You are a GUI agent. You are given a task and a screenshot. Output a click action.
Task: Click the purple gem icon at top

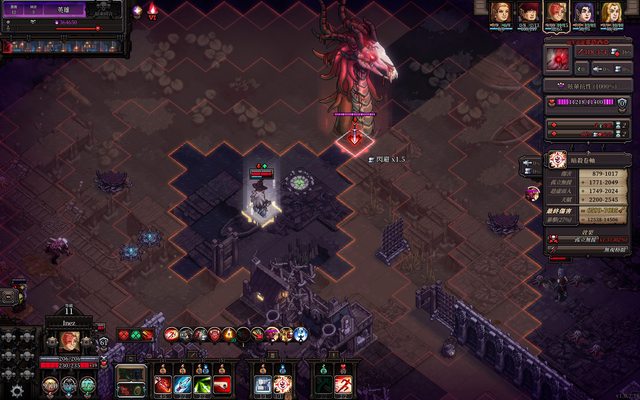coord(137,10)
